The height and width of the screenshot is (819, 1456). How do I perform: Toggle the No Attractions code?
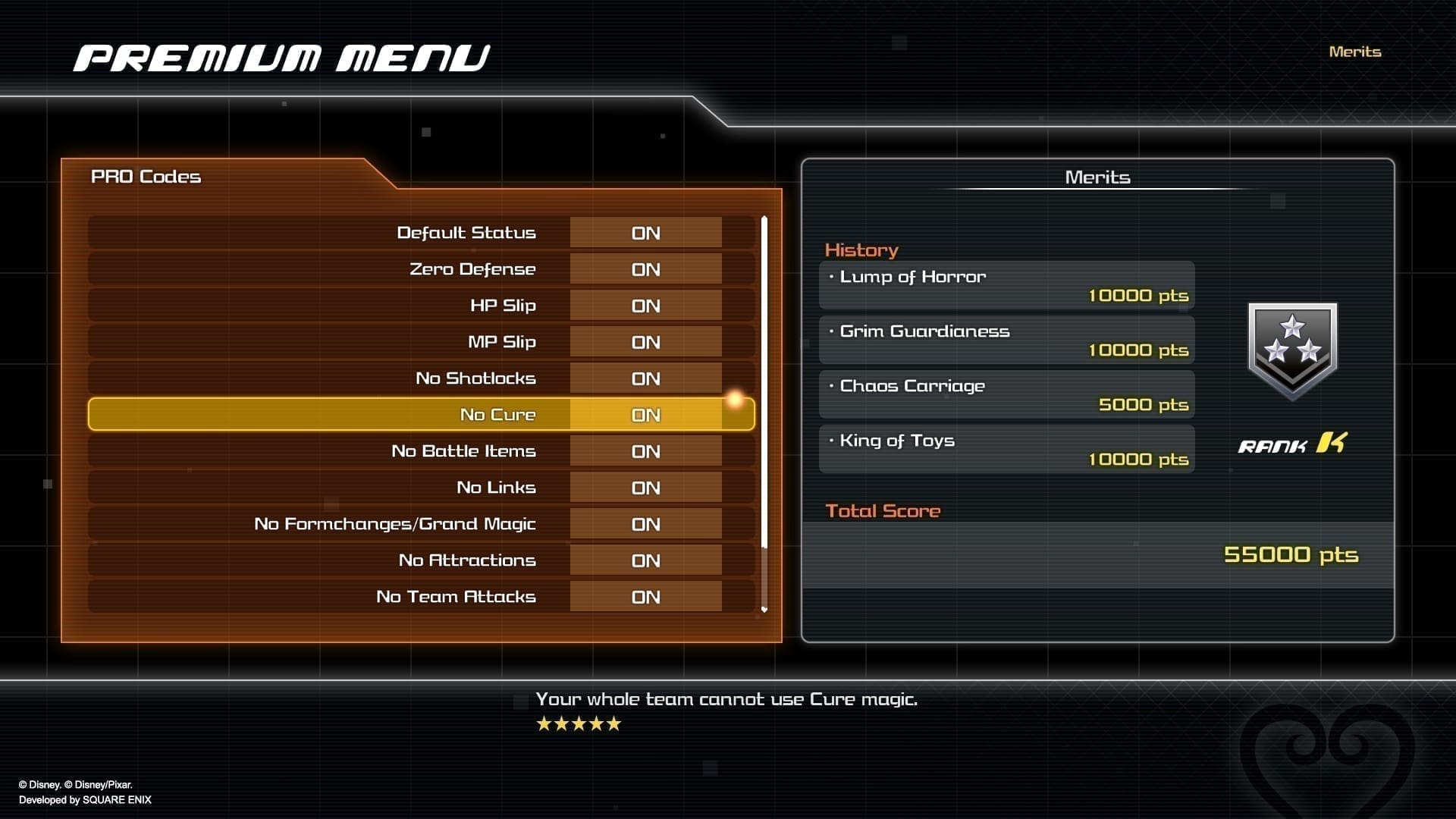point(645,560)
